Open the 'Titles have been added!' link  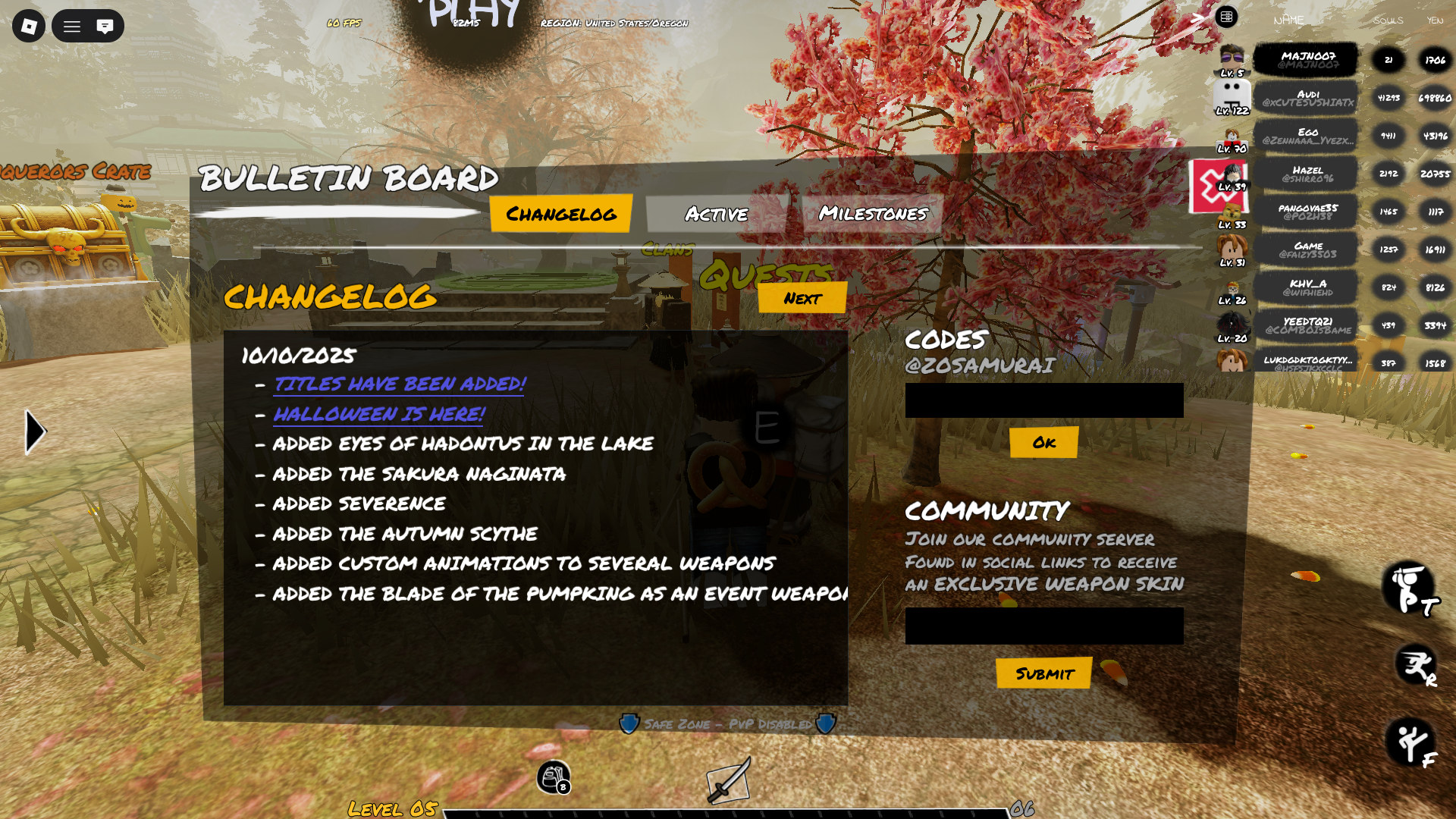click(x=399, y=384)
